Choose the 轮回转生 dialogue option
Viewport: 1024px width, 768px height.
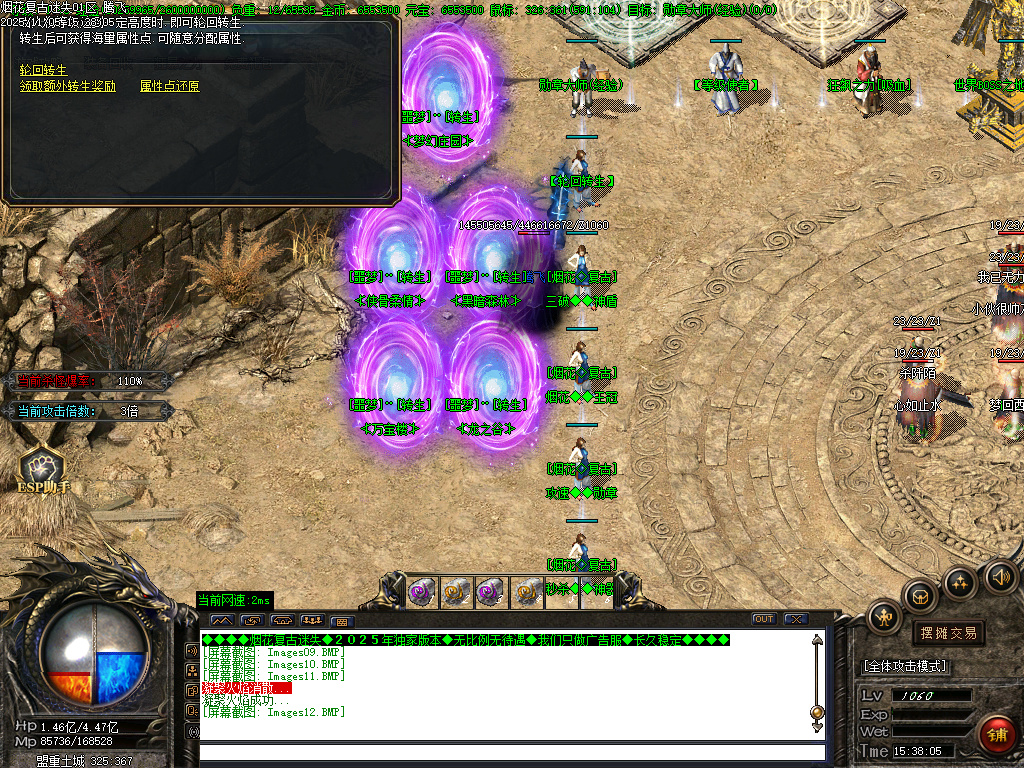43,70
